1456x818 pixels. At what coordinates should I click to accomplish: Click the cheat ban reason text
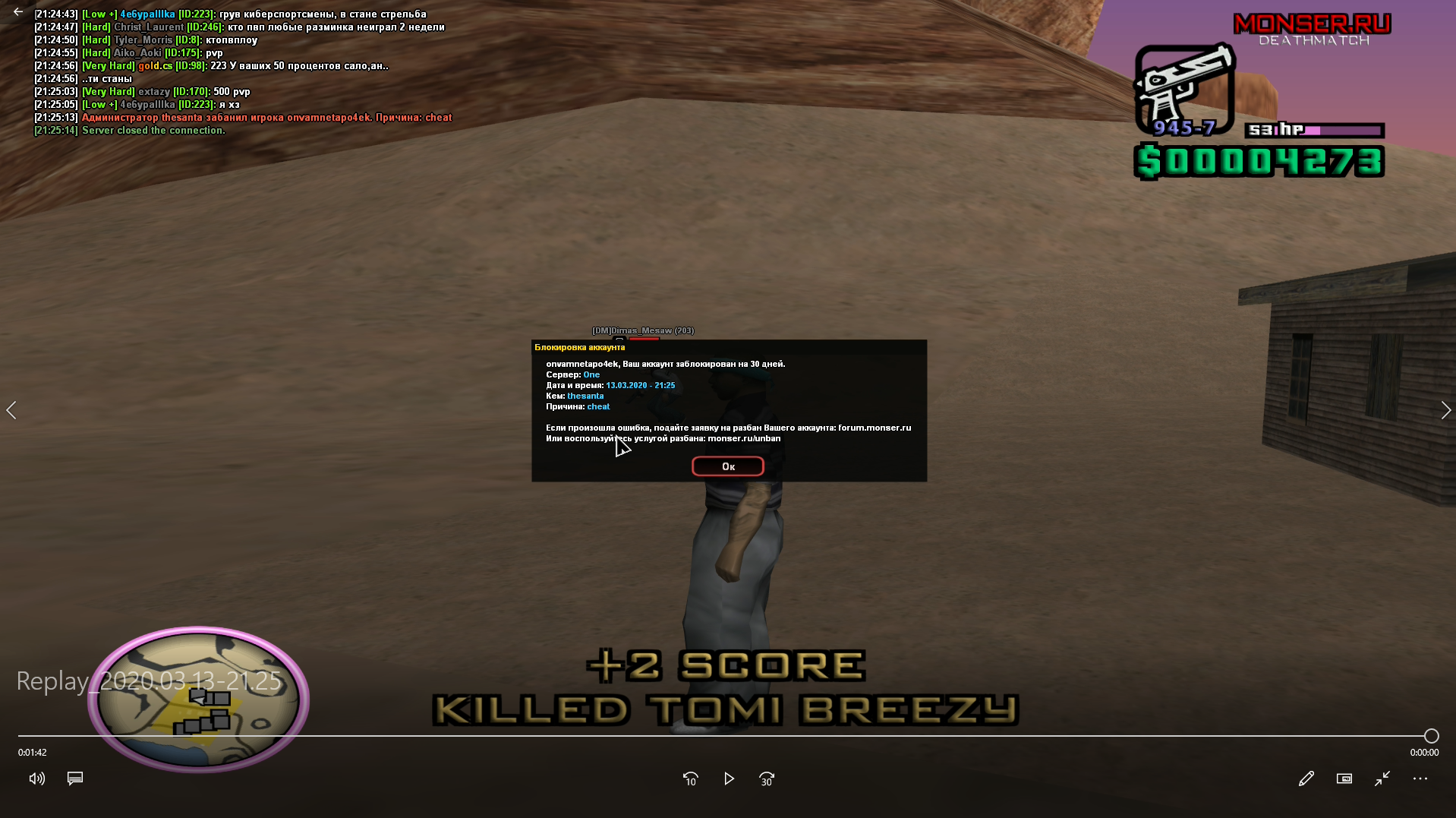point(598,406)
